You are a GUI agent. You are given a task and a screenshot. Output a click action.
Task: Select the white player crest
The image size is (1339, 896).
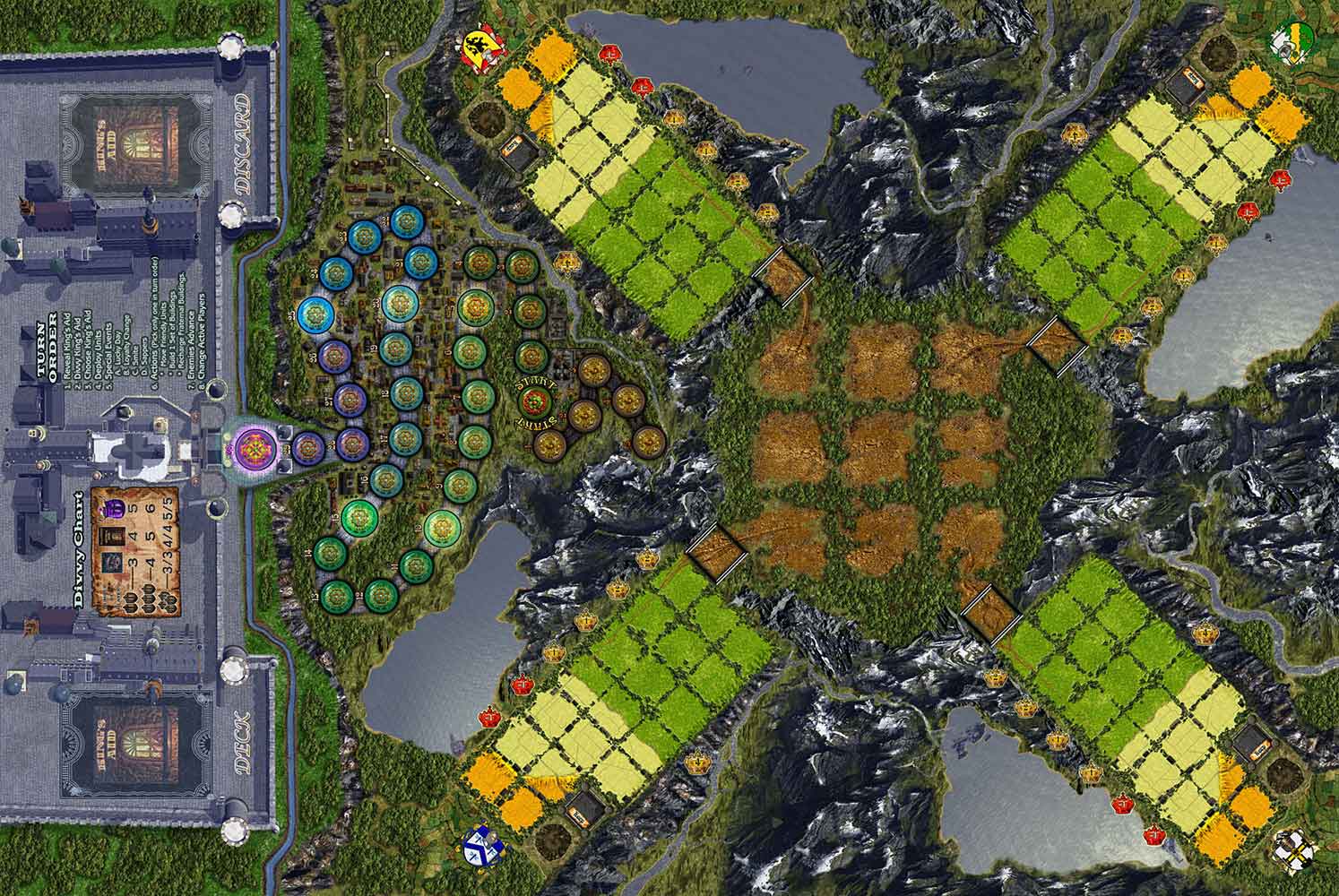[x=1291, y=848]
